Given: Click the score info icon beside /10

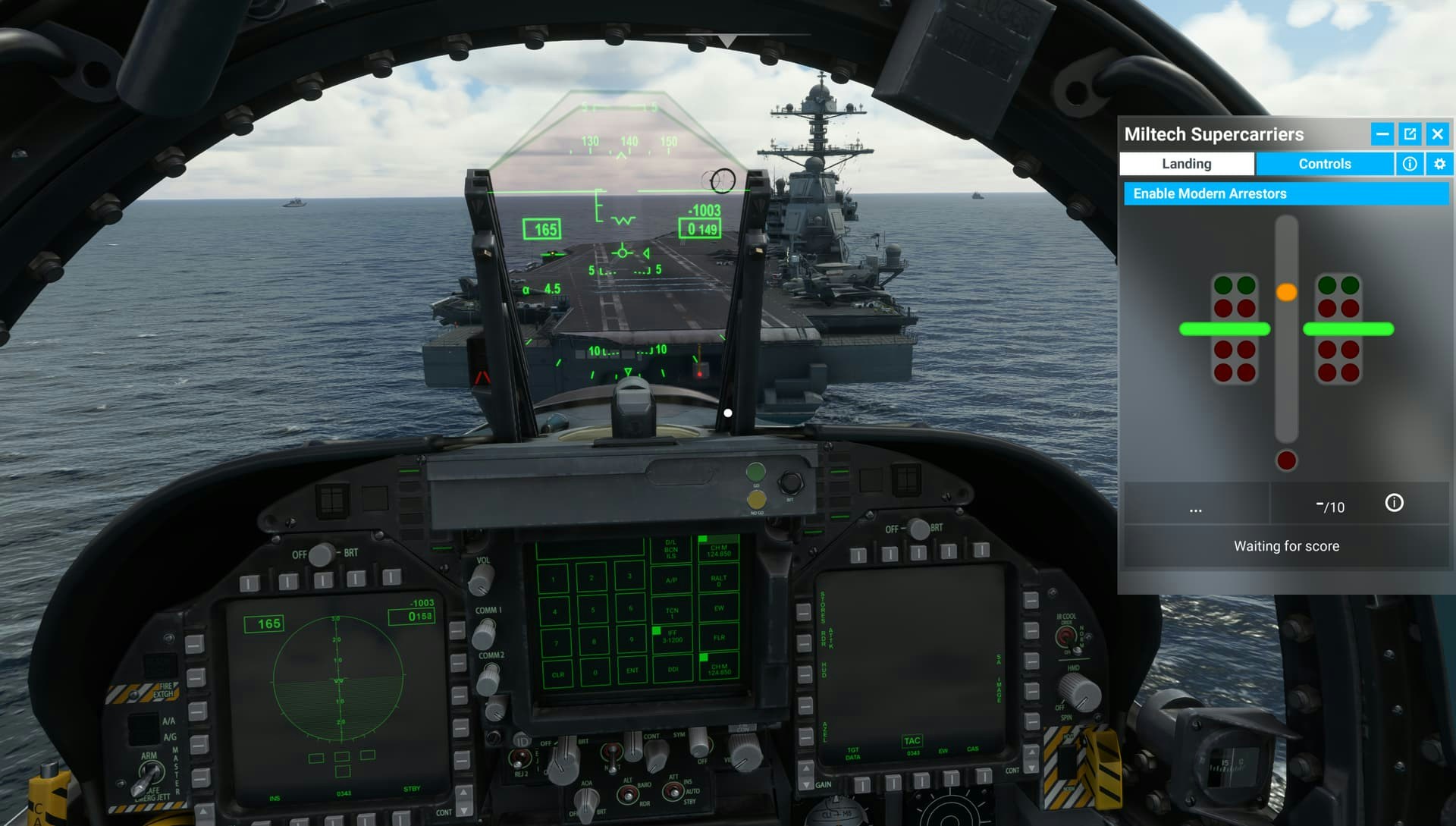Looking at the screenshot, I should click(1394, 503).
